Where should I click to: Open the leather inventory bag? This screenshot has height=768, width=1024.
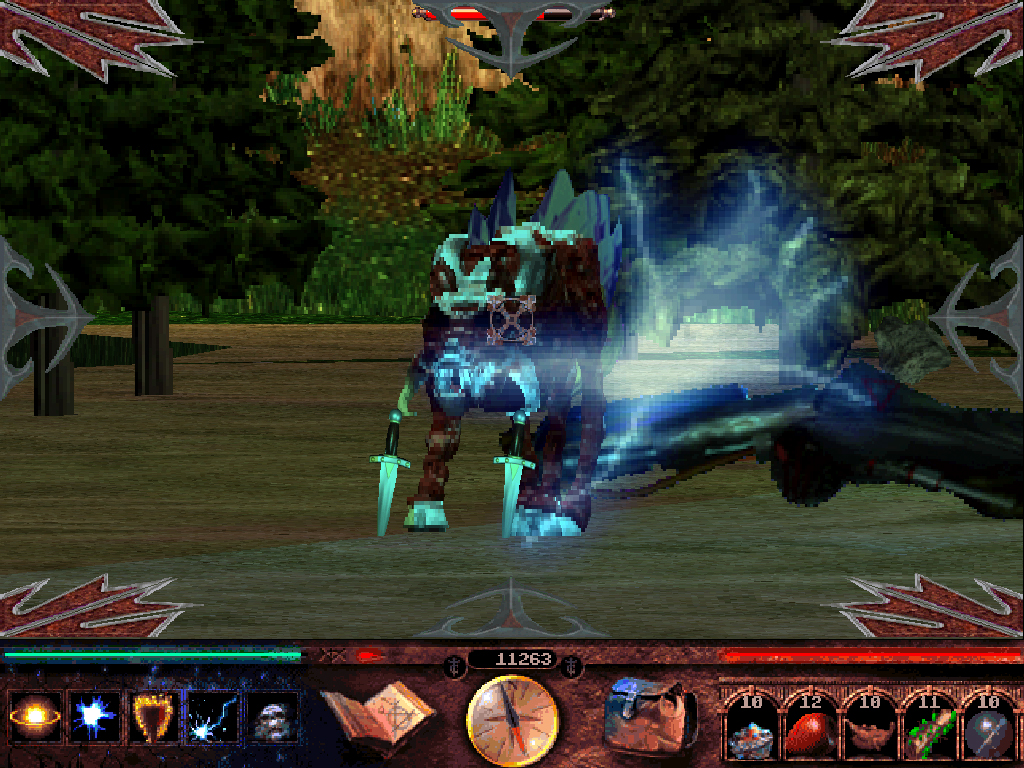tap(650, 714)
